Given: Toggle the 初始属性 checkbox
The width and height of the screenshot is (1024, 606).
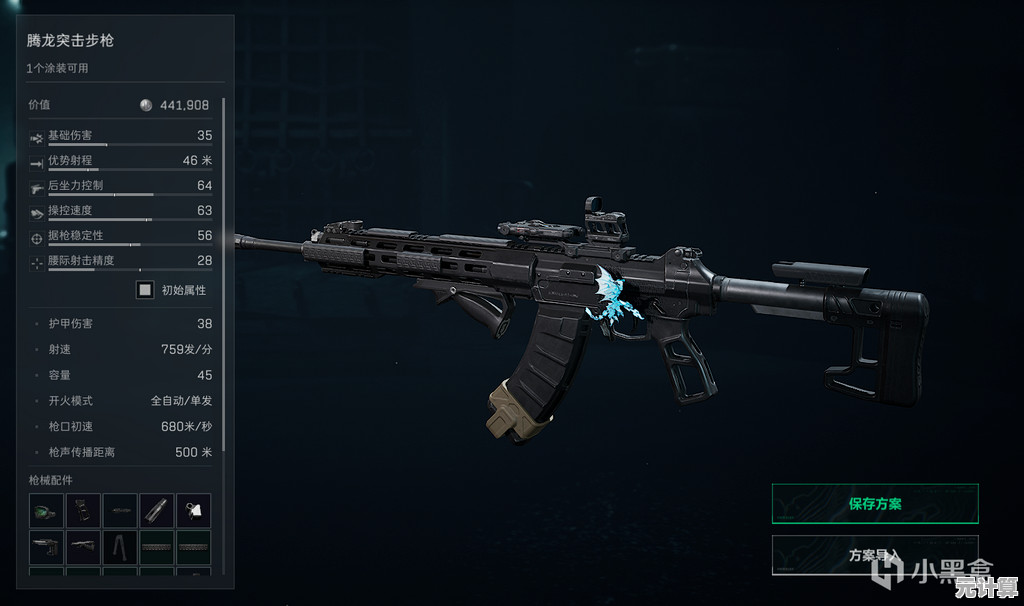Looking at the screenshot, I should 145,290.
